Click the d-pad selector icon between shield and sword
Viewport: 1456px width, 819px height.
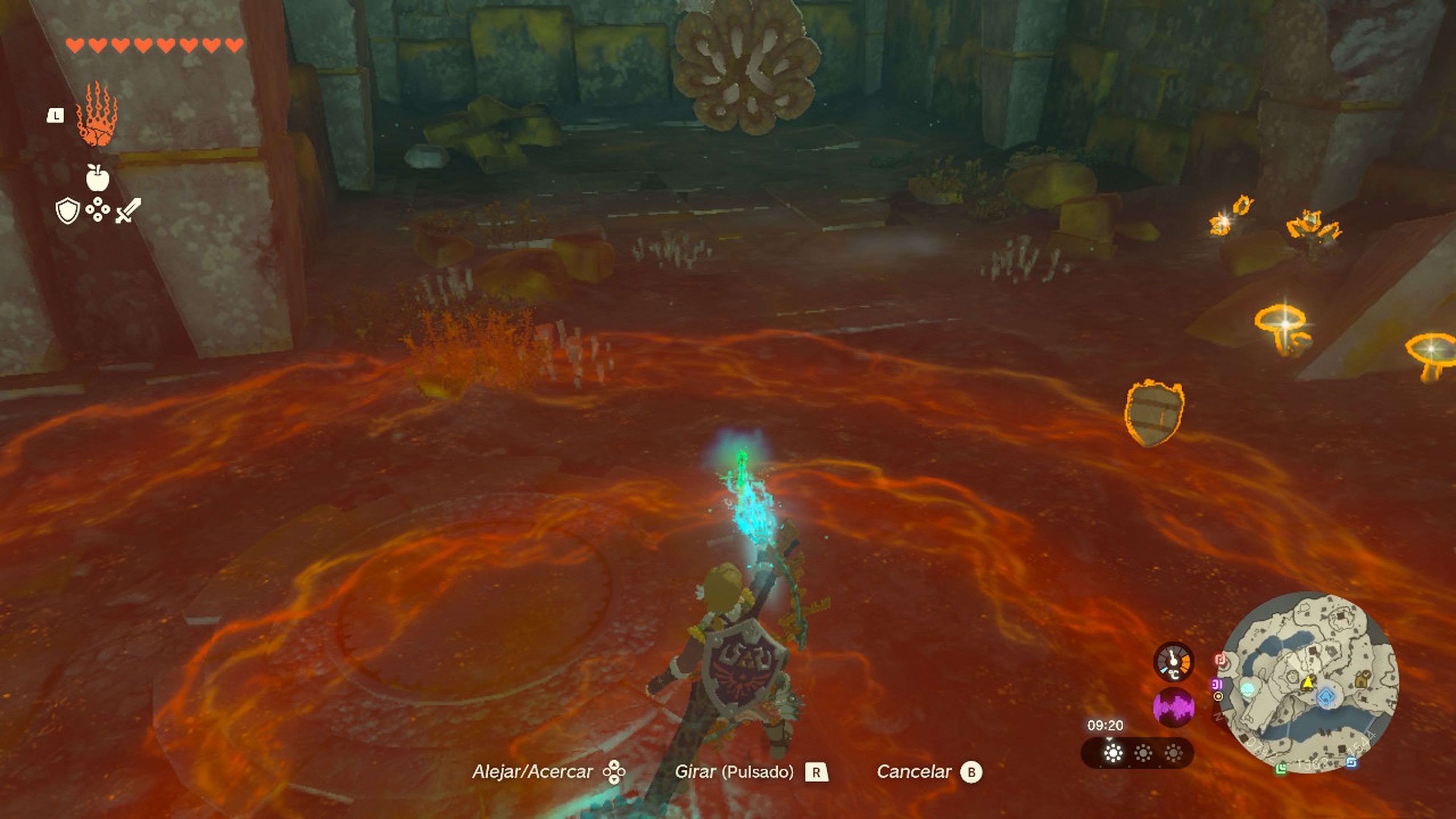coord(97,209)
